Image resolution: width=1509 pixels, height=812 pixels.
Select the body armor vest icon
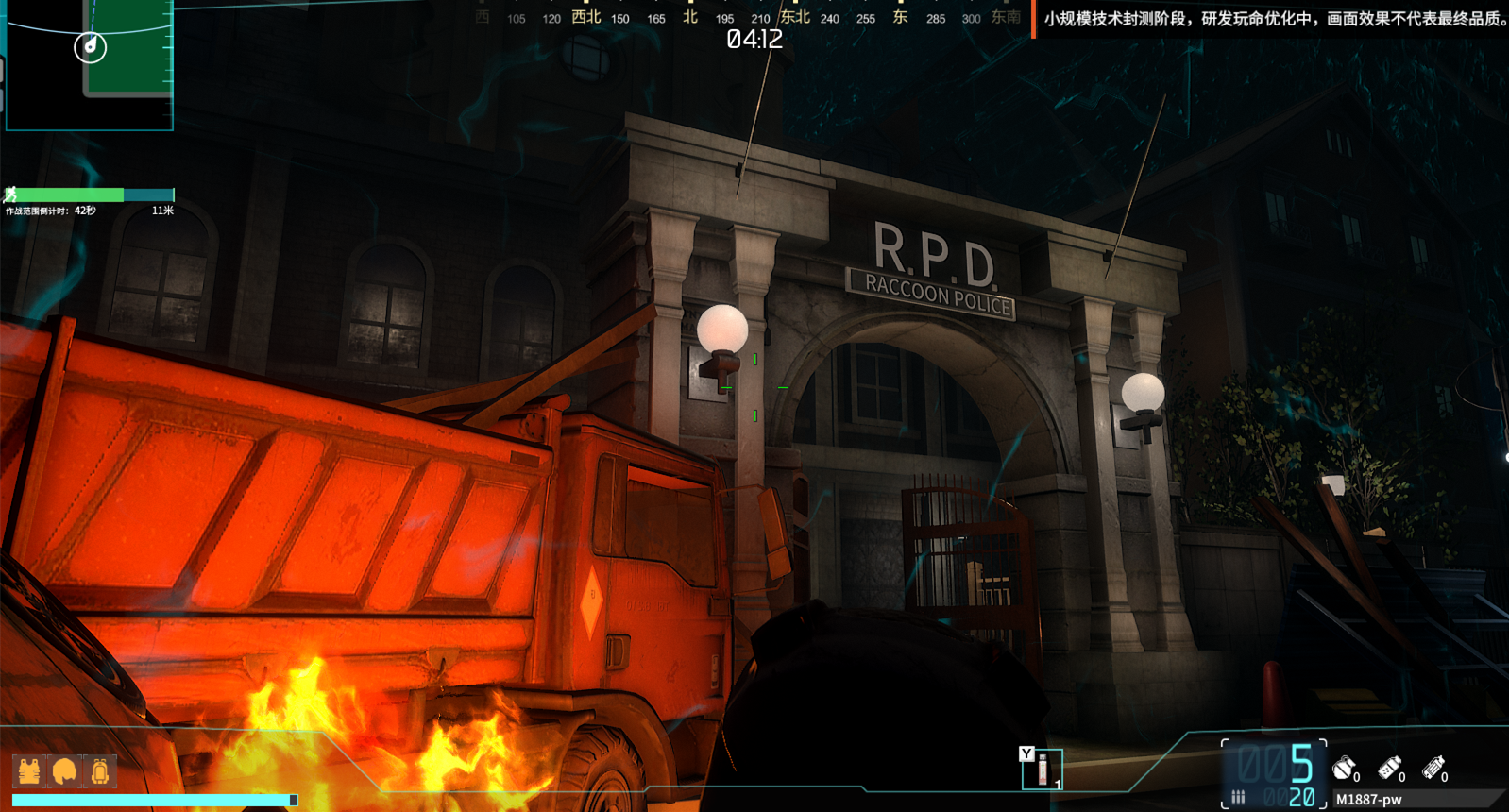(x=29, y=771)
